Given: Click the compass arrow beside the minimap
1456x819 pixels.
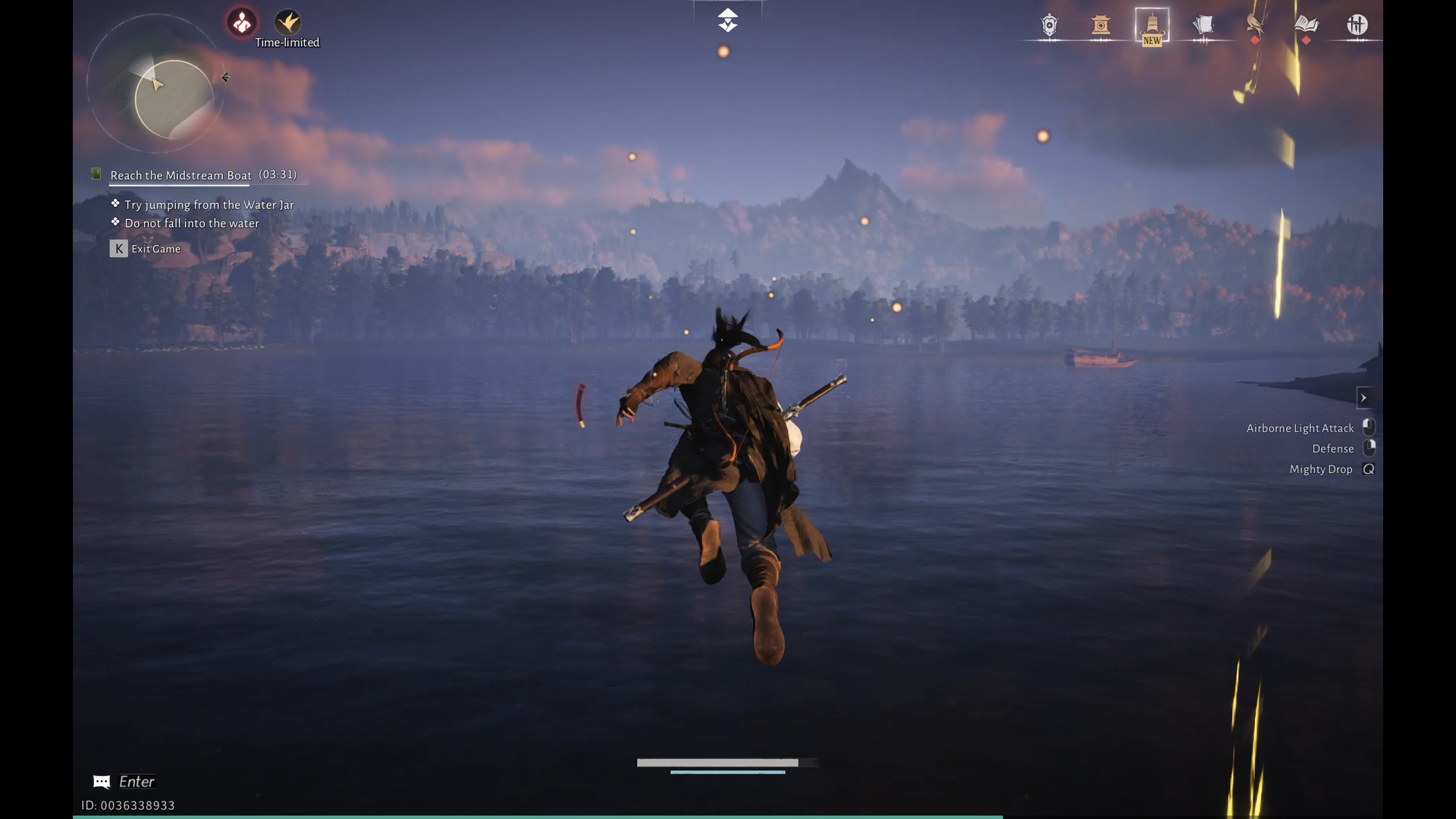Looking at the screenshot, I should click(225, 77).
